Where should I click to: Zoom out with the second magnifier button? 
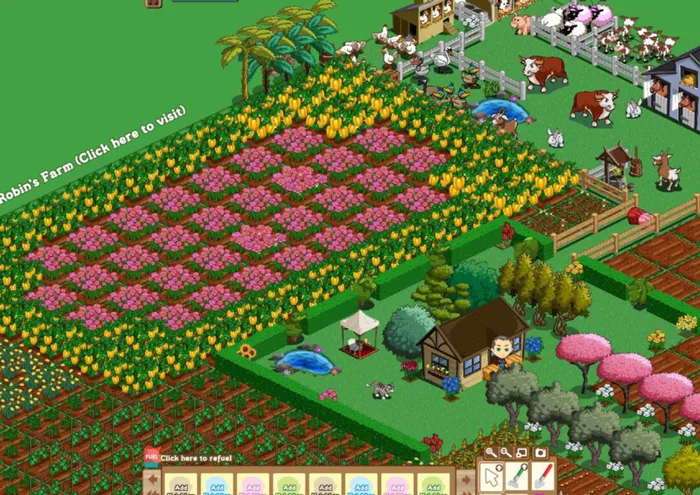point(507,453)
